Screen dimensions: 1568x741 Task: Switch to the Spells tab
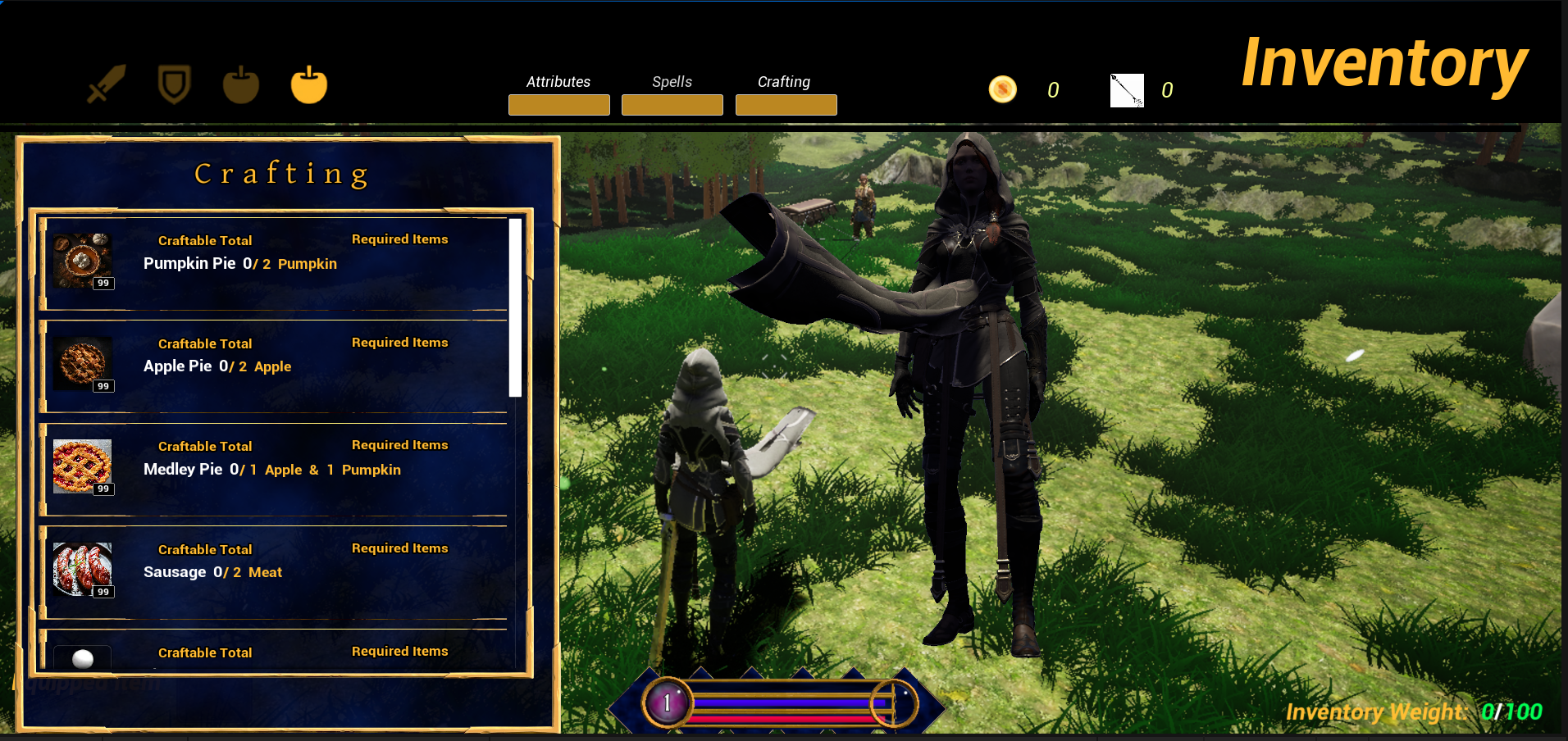tap(672, 104)
